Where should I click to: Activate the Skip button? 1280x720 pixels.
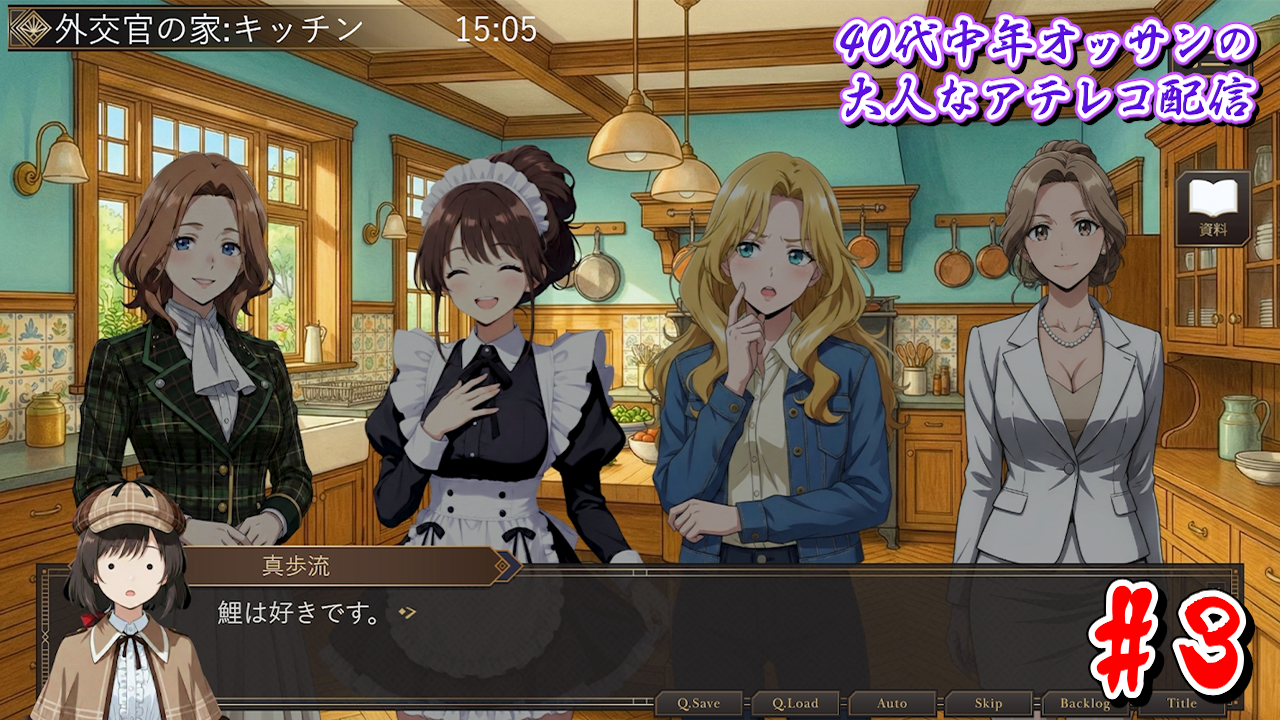click(988, 703)
